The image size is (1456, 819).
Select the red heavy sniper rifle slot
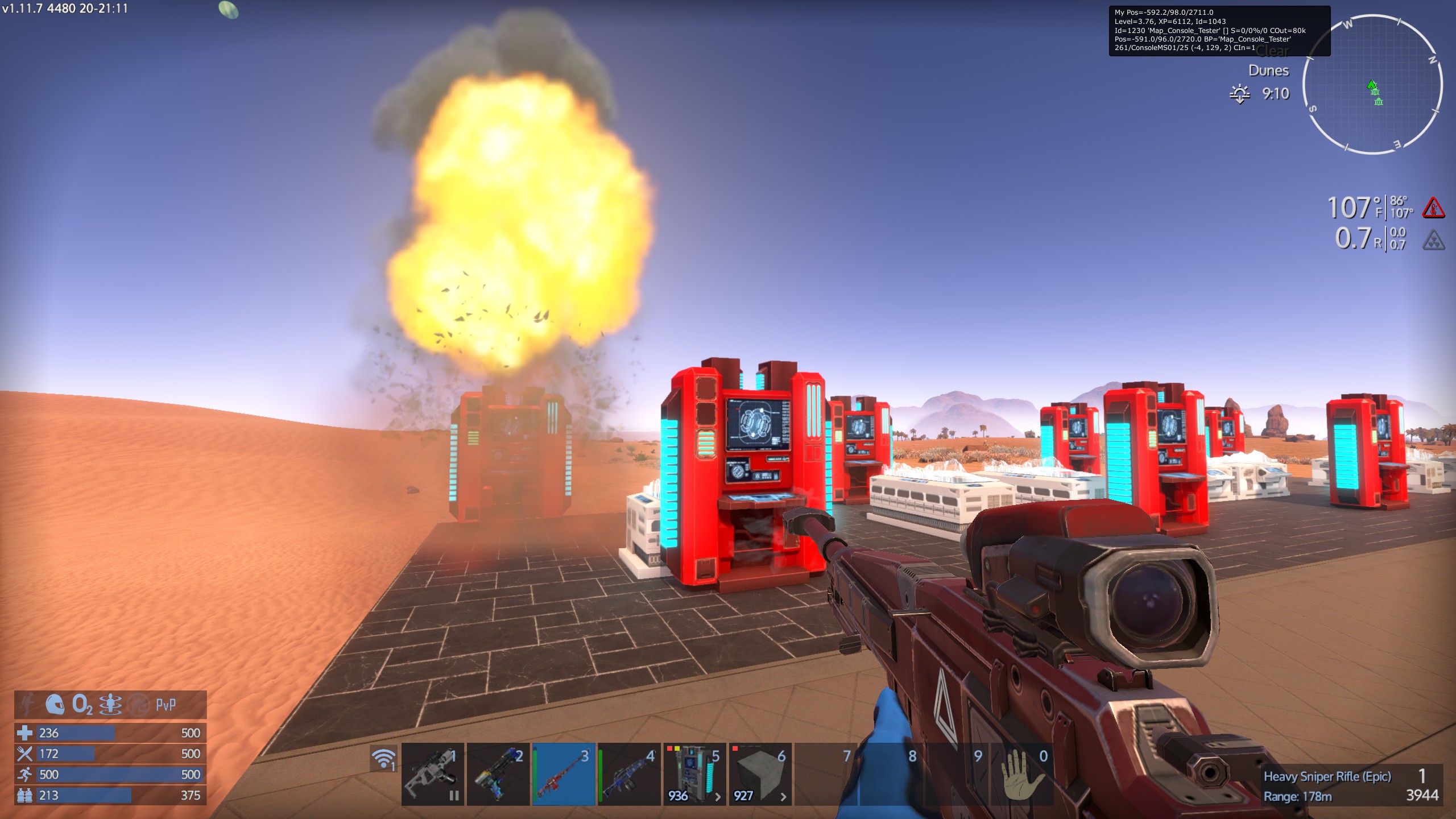[564, 774]
